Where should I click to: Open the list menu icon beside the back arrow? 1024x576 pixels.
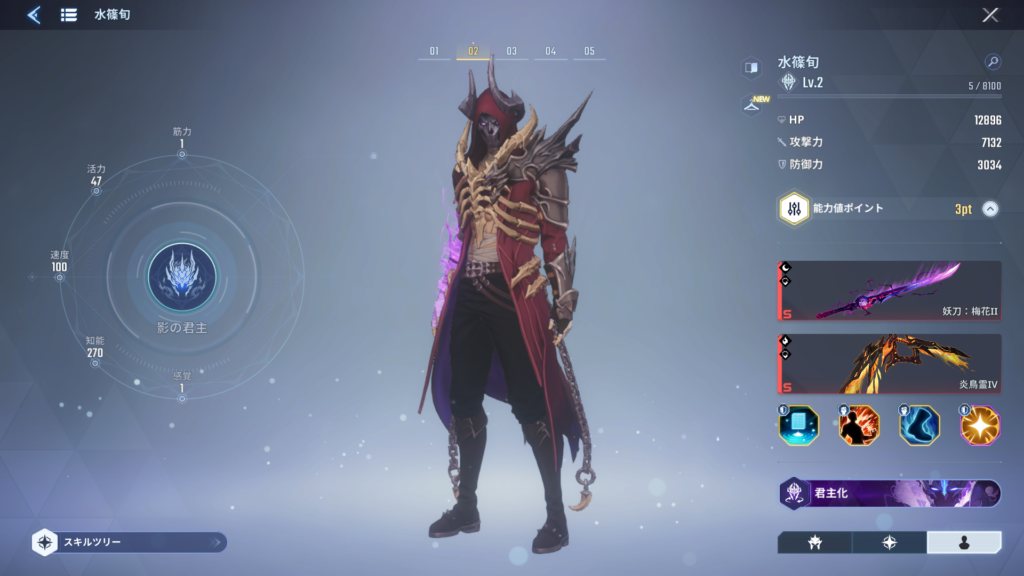(69, 15)
